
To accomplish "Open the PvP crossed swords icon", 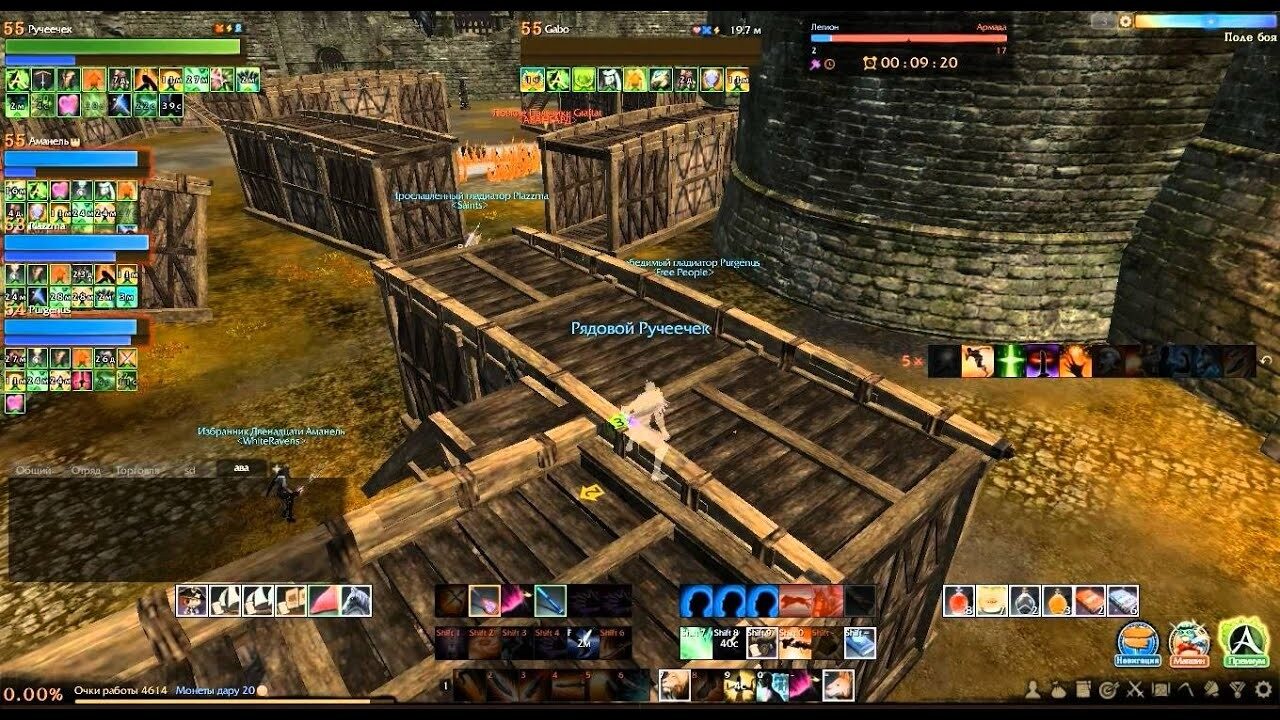I will pos(1133,690).
